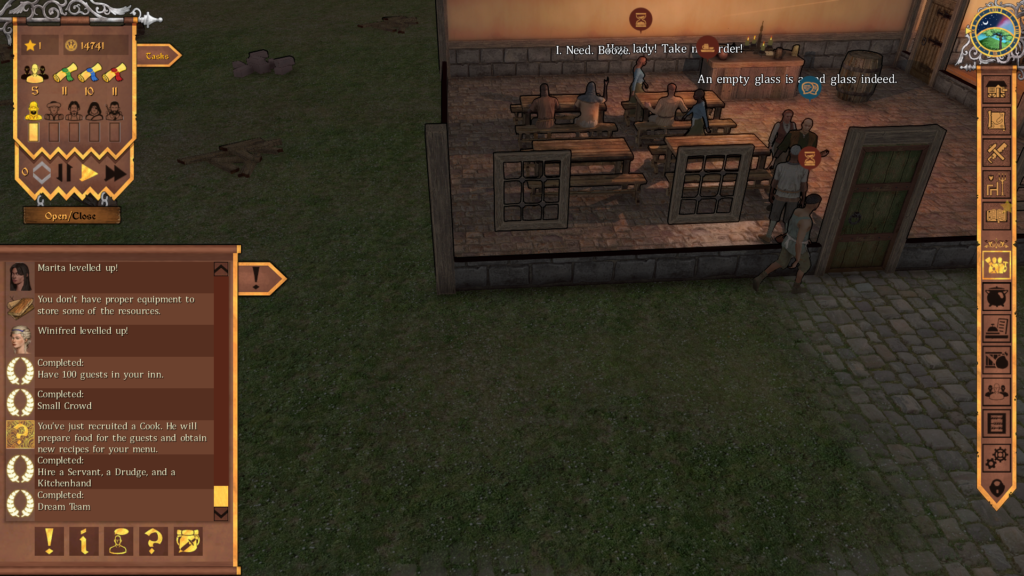Select the missing storage equipment warning
This screenshot has height=576, width=1024.
(x=110, y=306)
